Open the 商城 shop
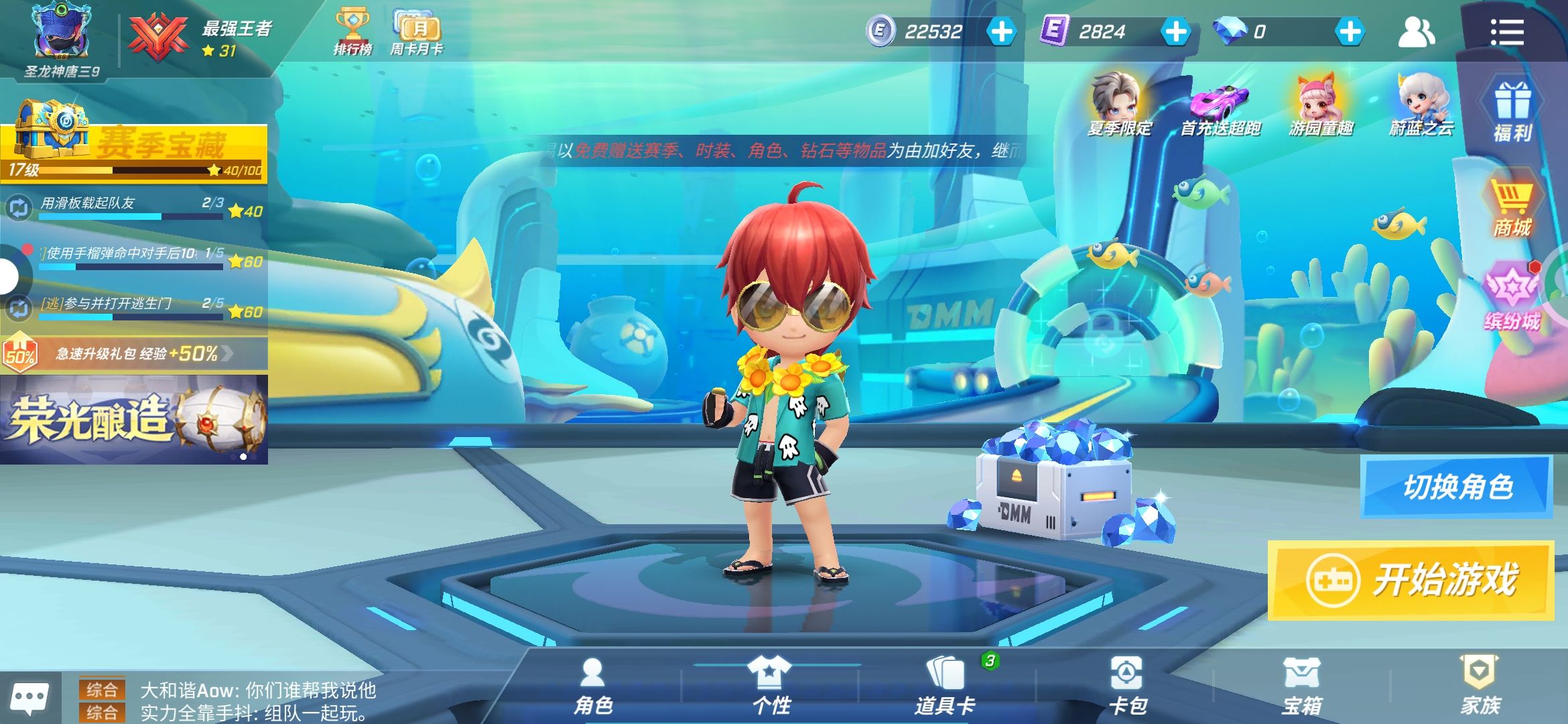Screen dimensions: 1568x724 1511,208
